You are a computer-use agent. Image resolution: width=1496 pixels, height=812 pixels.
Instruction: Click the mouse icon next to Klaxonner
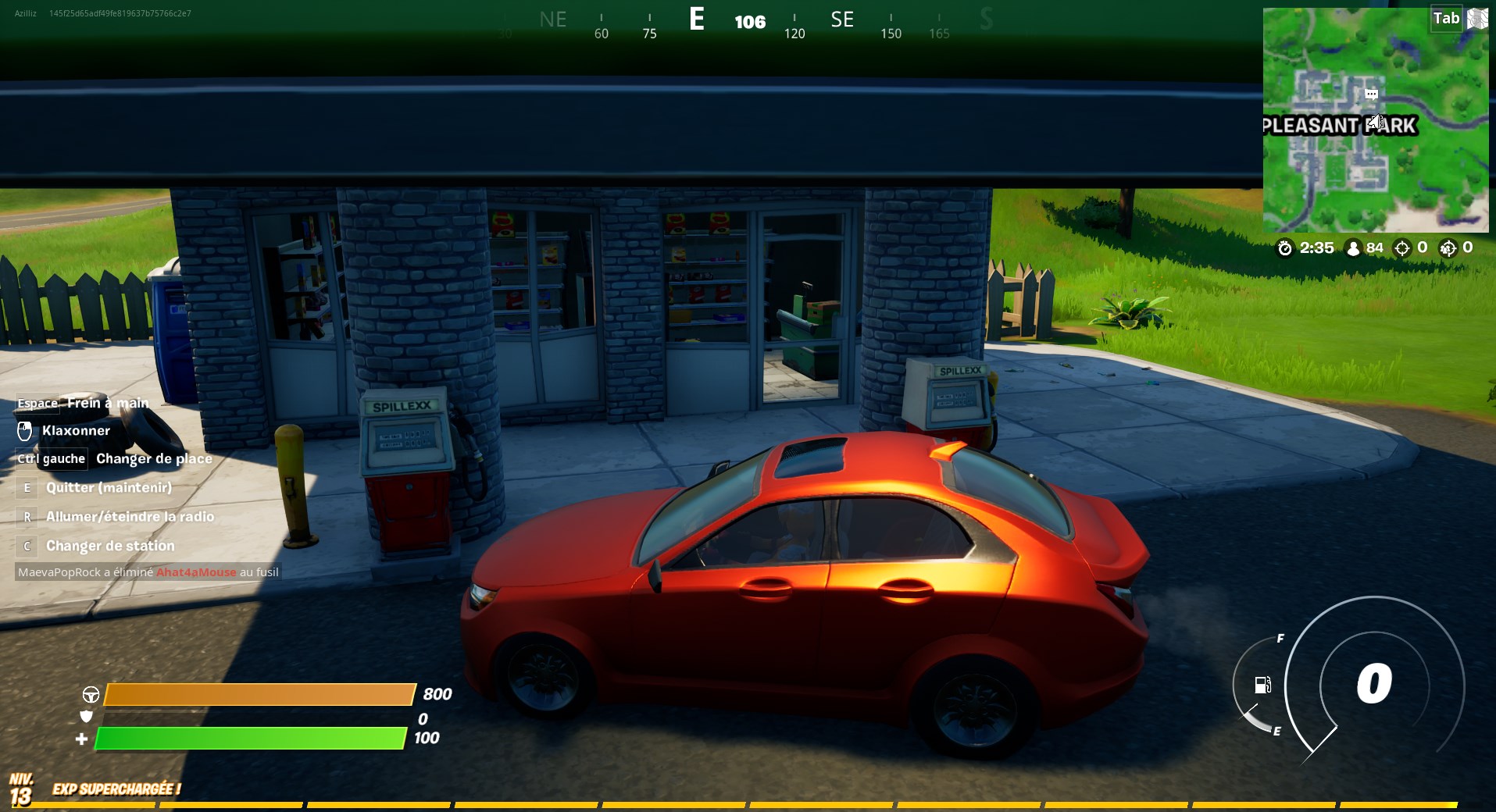(24, 430)
